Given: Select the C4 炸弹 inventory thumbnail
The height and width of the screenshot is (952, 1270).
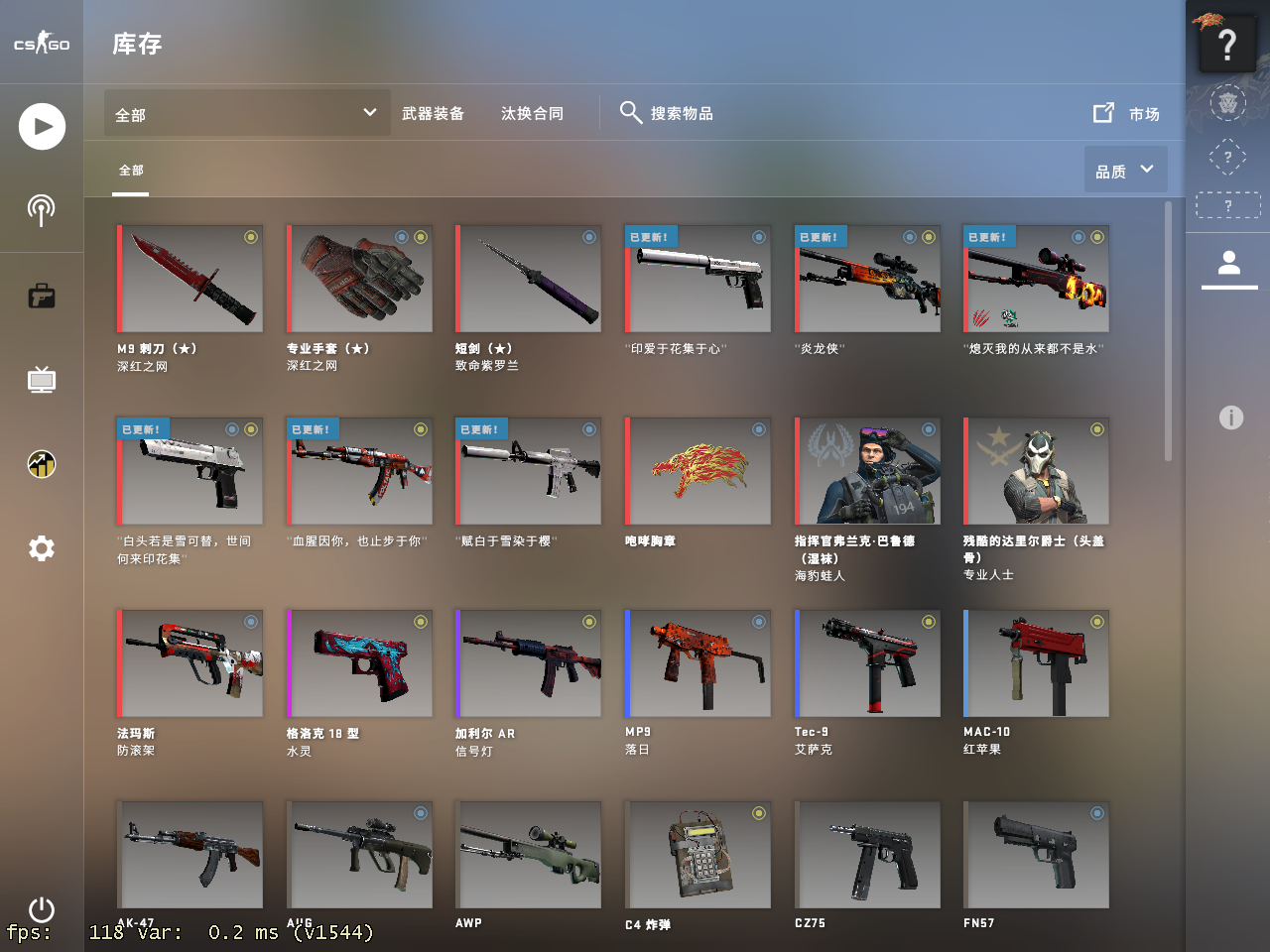Looking at the screenshot, I should click(x=698, y=855).
